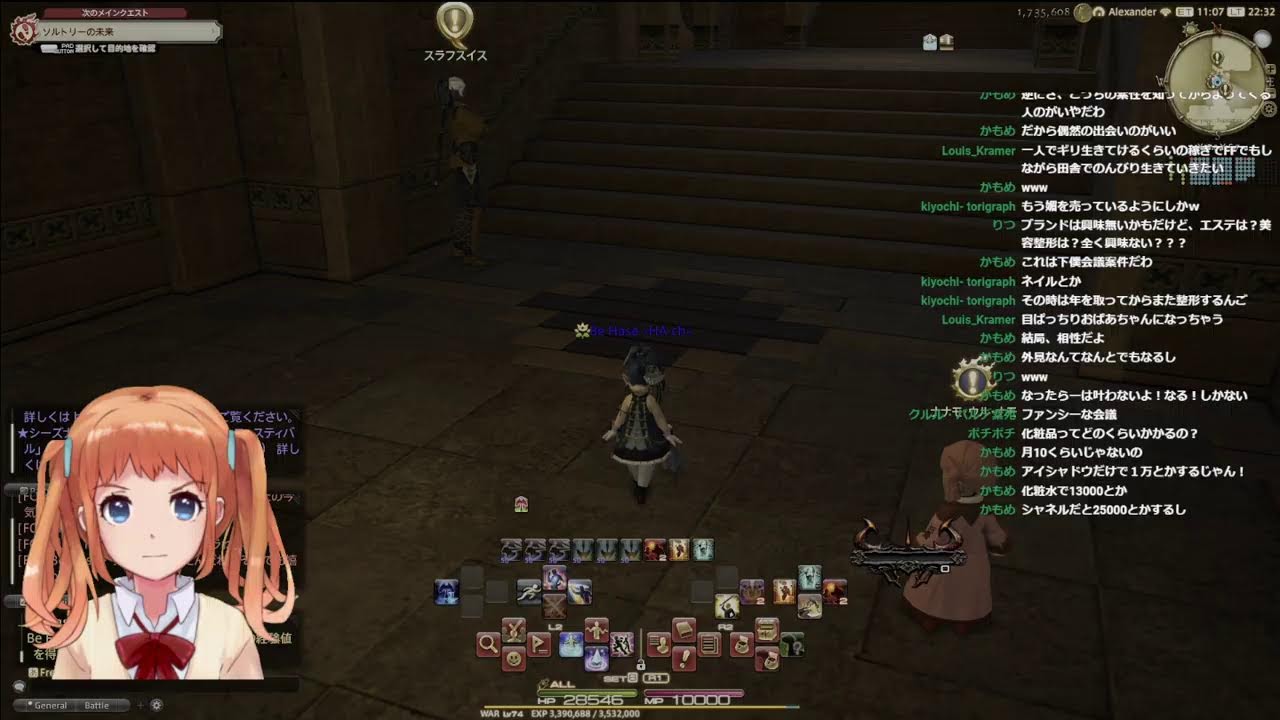Select the green question mark help icon

tap(793, 646)
